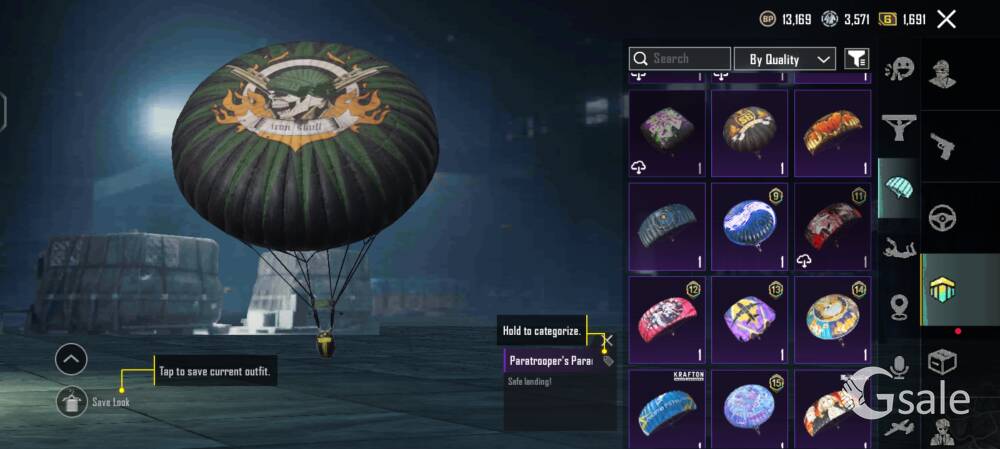The width and height of the screenshot is (1000, 449).
Task: Close the inventory screen with the X
Action: coord(946,19)
